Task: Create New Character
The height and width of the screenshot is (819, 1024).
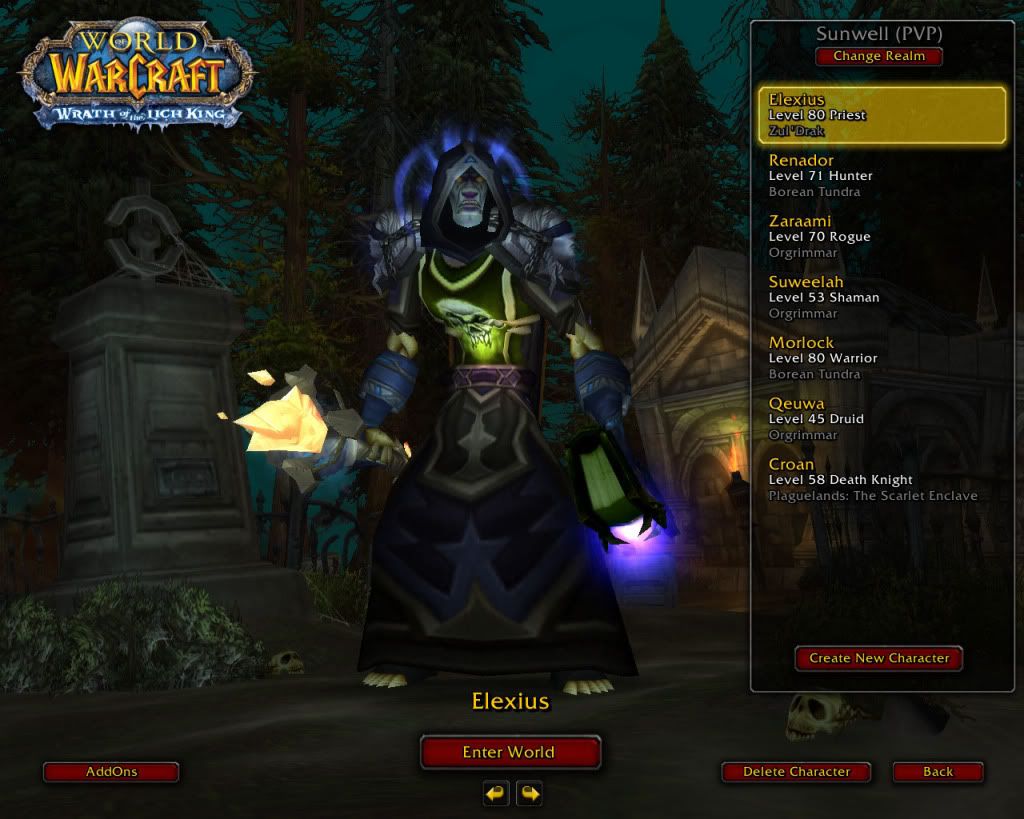Action: [879, 658]
